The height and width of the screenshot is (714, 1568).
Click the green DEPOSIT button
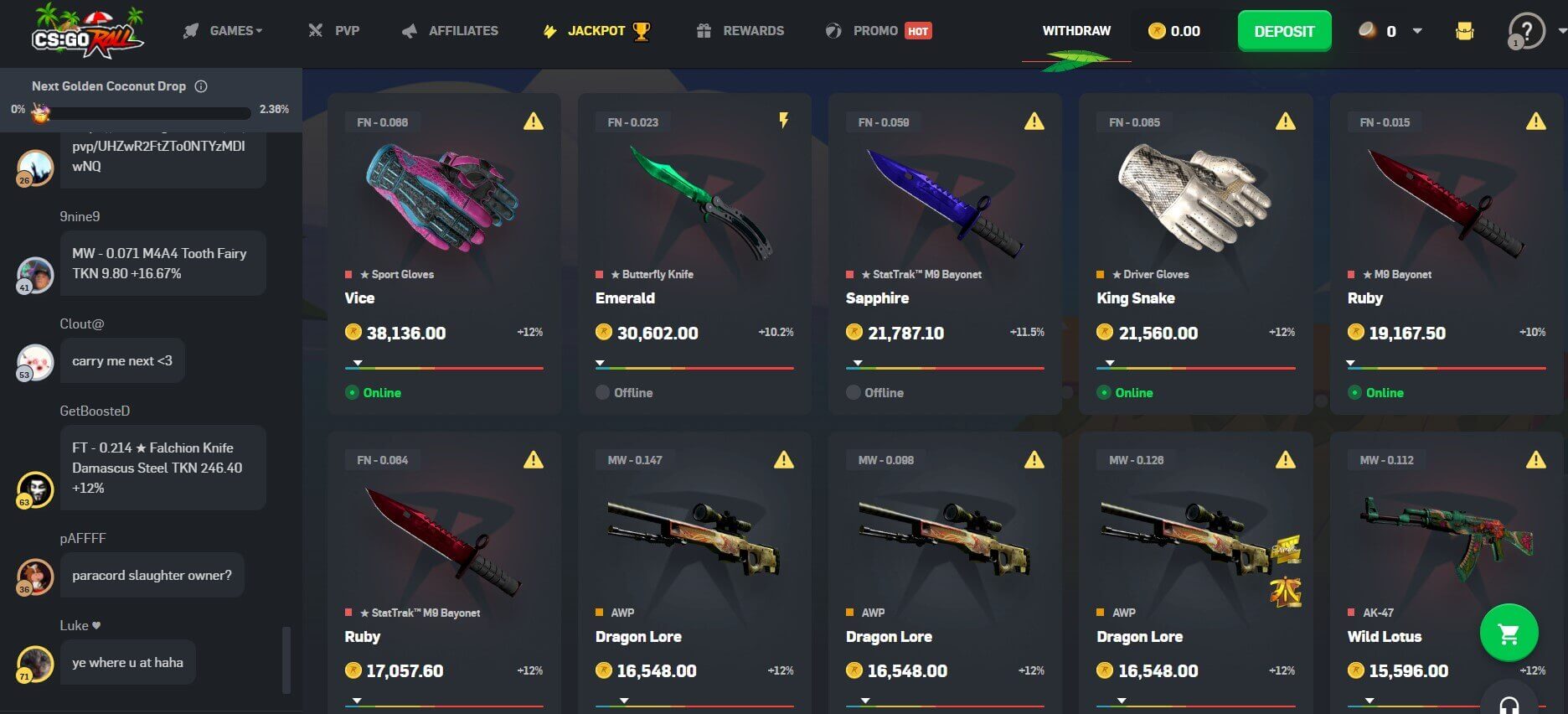pos(1284,30)
